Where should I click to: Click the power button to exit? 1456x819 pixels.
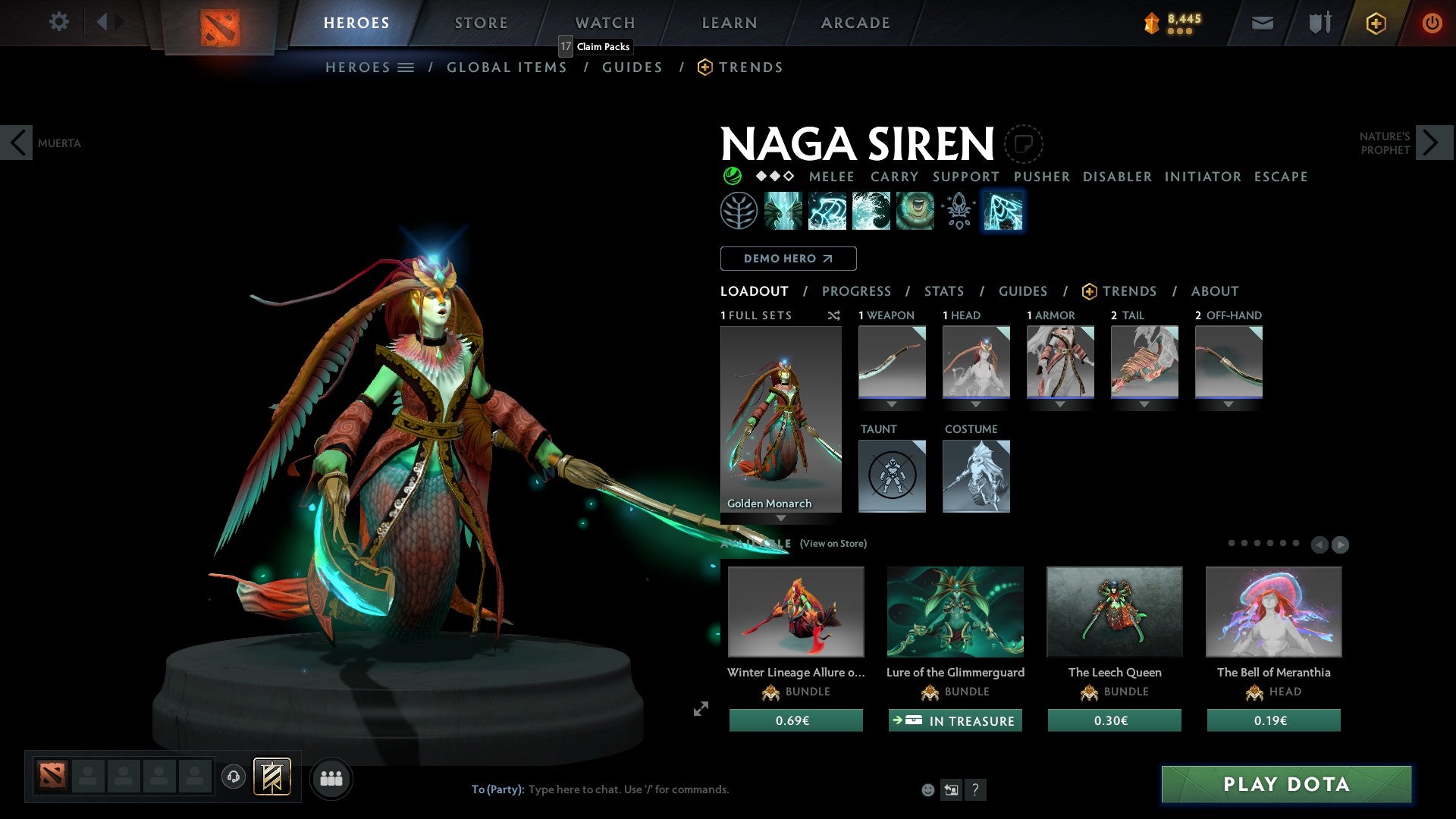[x=1432, y=23]
